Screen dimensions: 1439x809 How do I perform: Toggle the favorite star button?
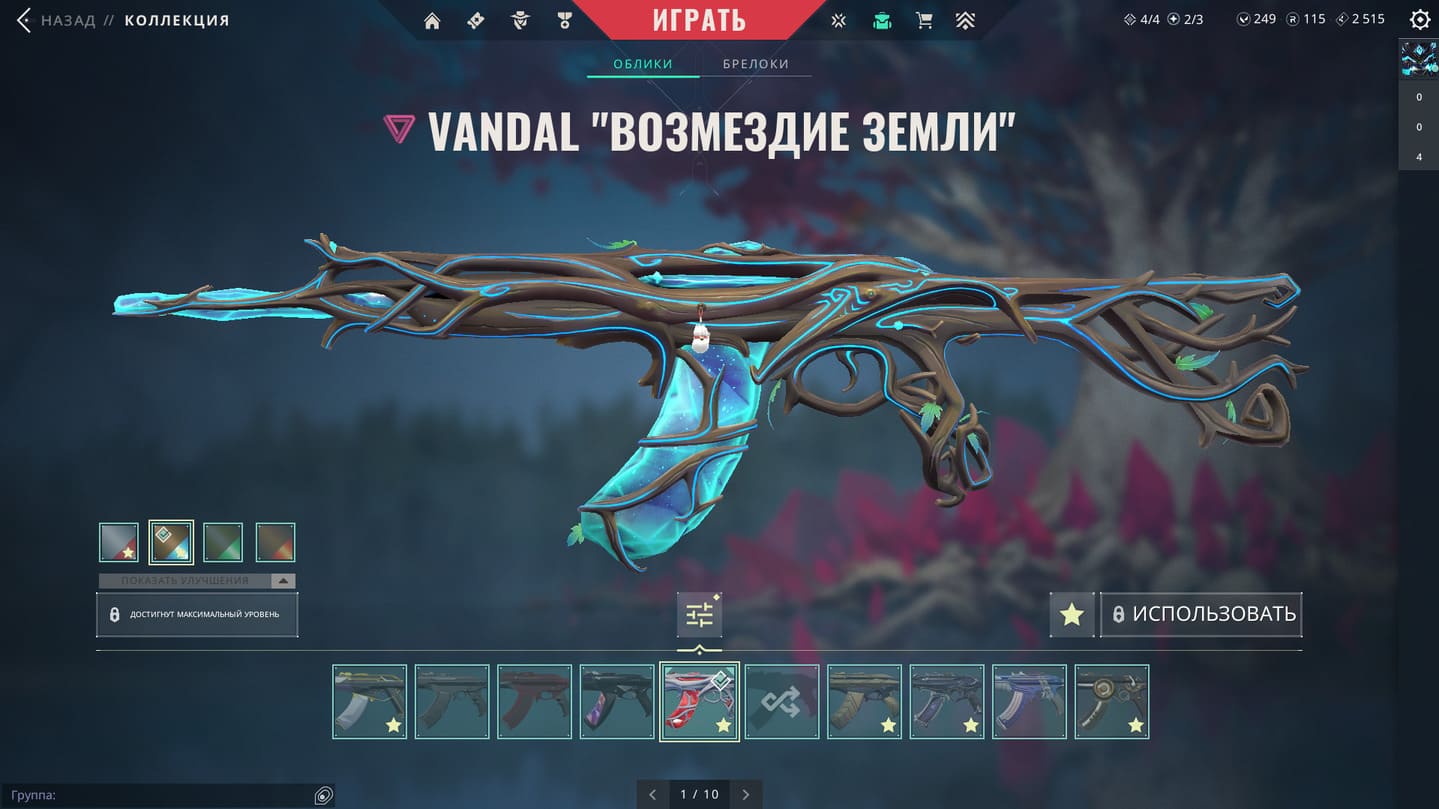(1071, 614)
